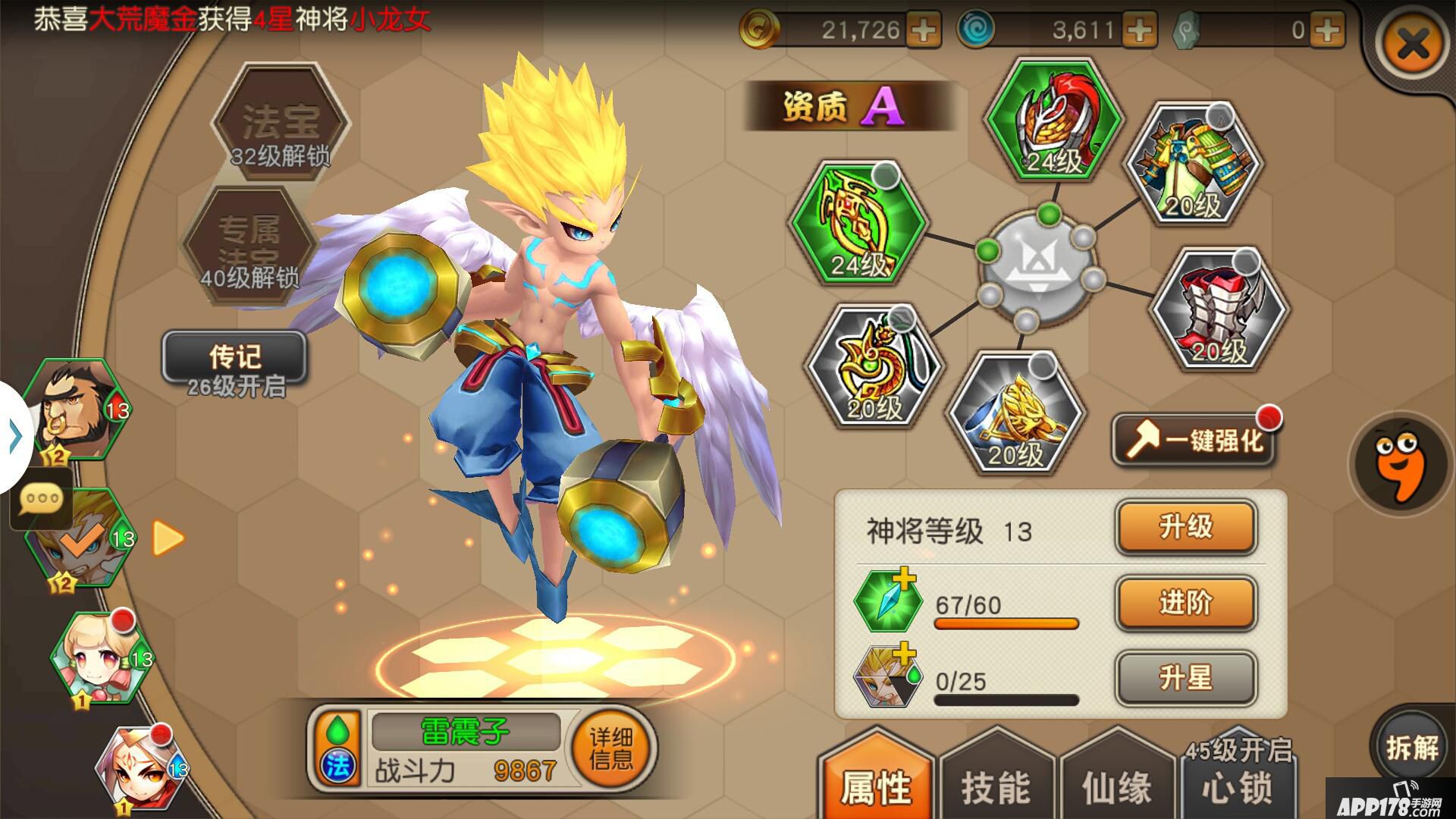Tap the 拆解 dismantle button
Image resolution: width=1456 pixels, height=819 pixels.
coord(1412,747)
